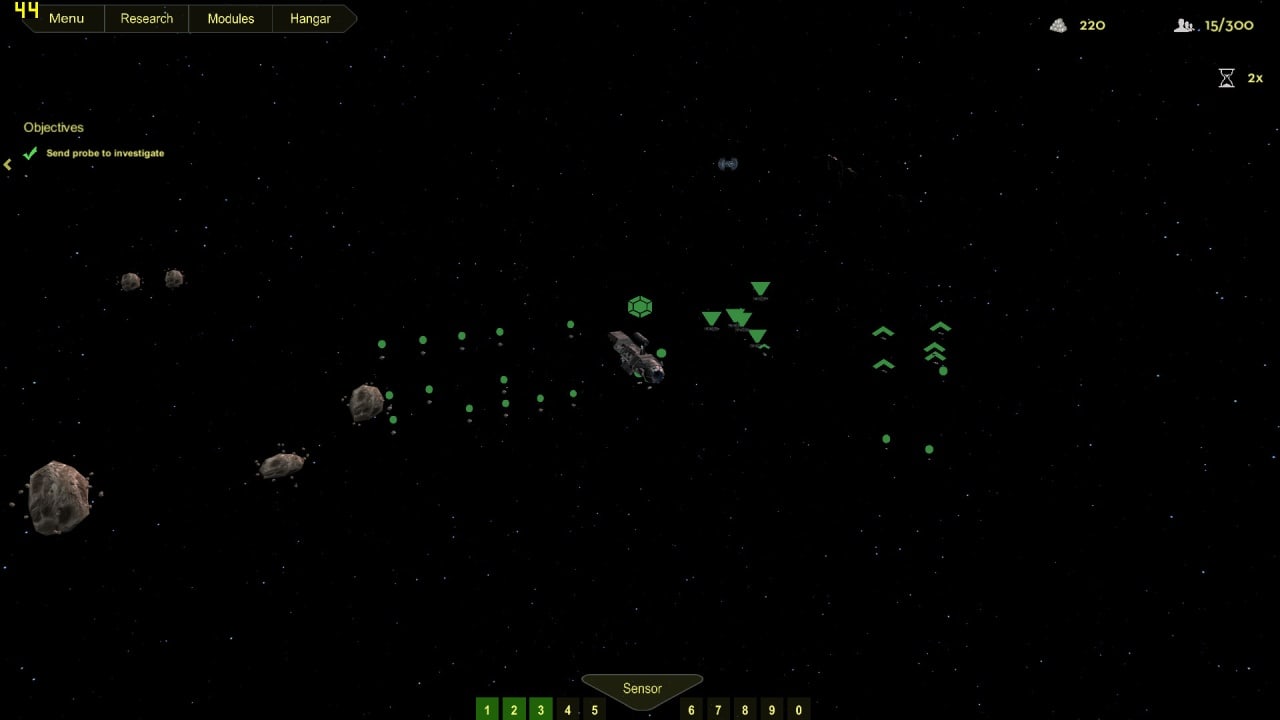Open the Hangar screen
Image resolution: width=1280 pixels, height=720 pixels.
pos(310,19)
